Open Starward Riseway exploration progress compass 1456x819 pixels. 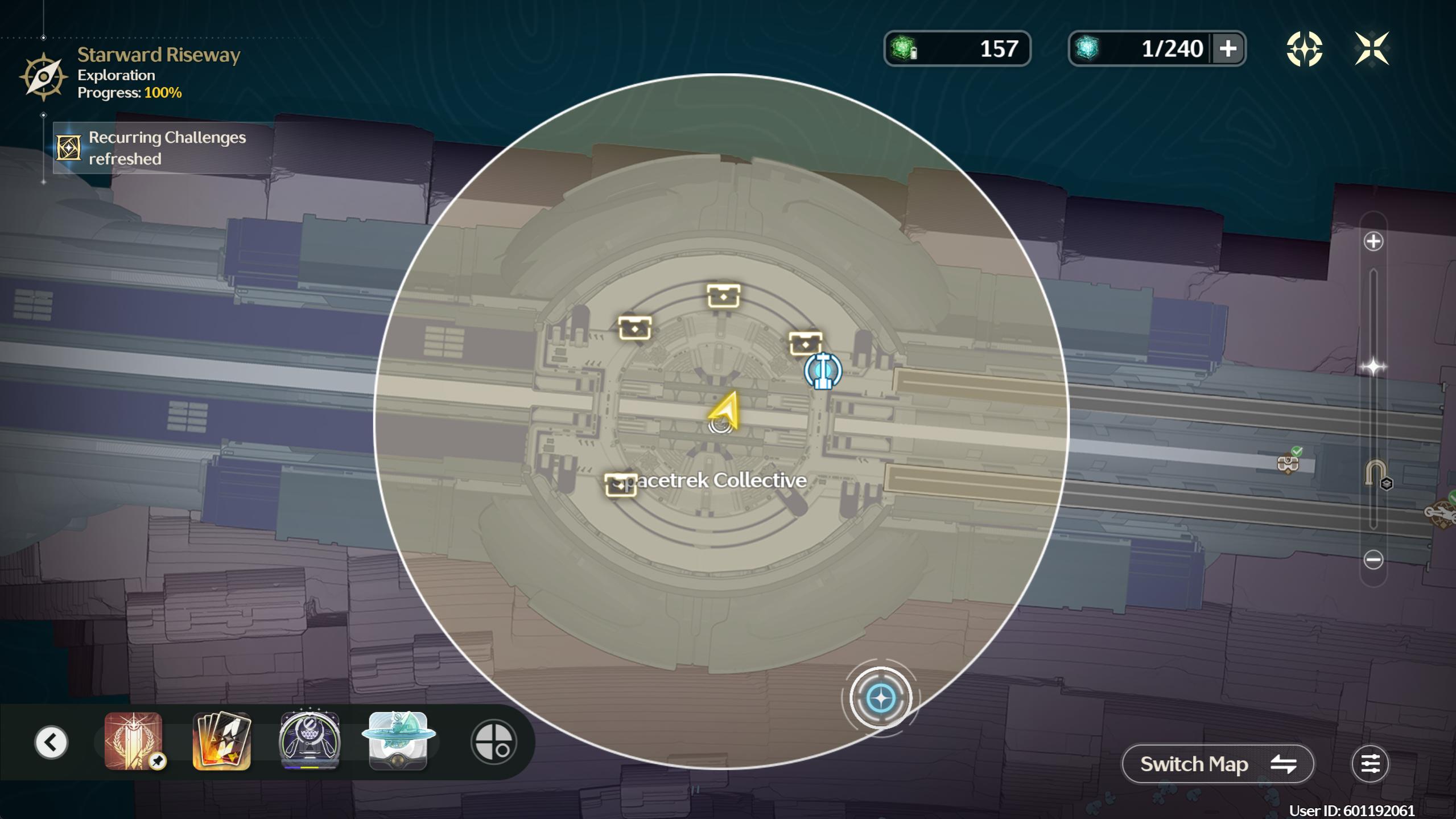point(43,77)
